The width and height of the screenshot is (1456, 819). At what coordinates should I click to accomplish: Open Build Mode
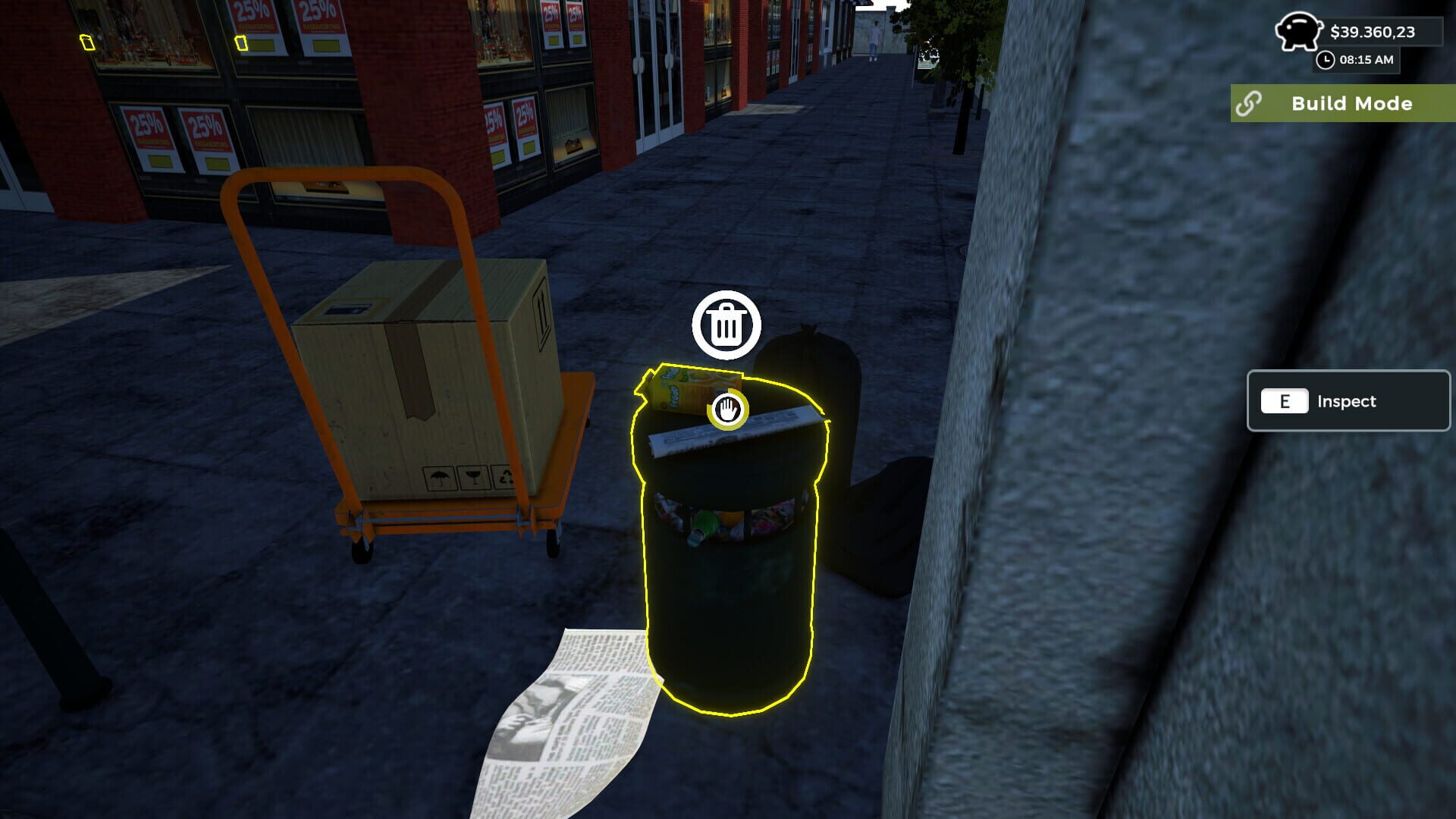1351,103
